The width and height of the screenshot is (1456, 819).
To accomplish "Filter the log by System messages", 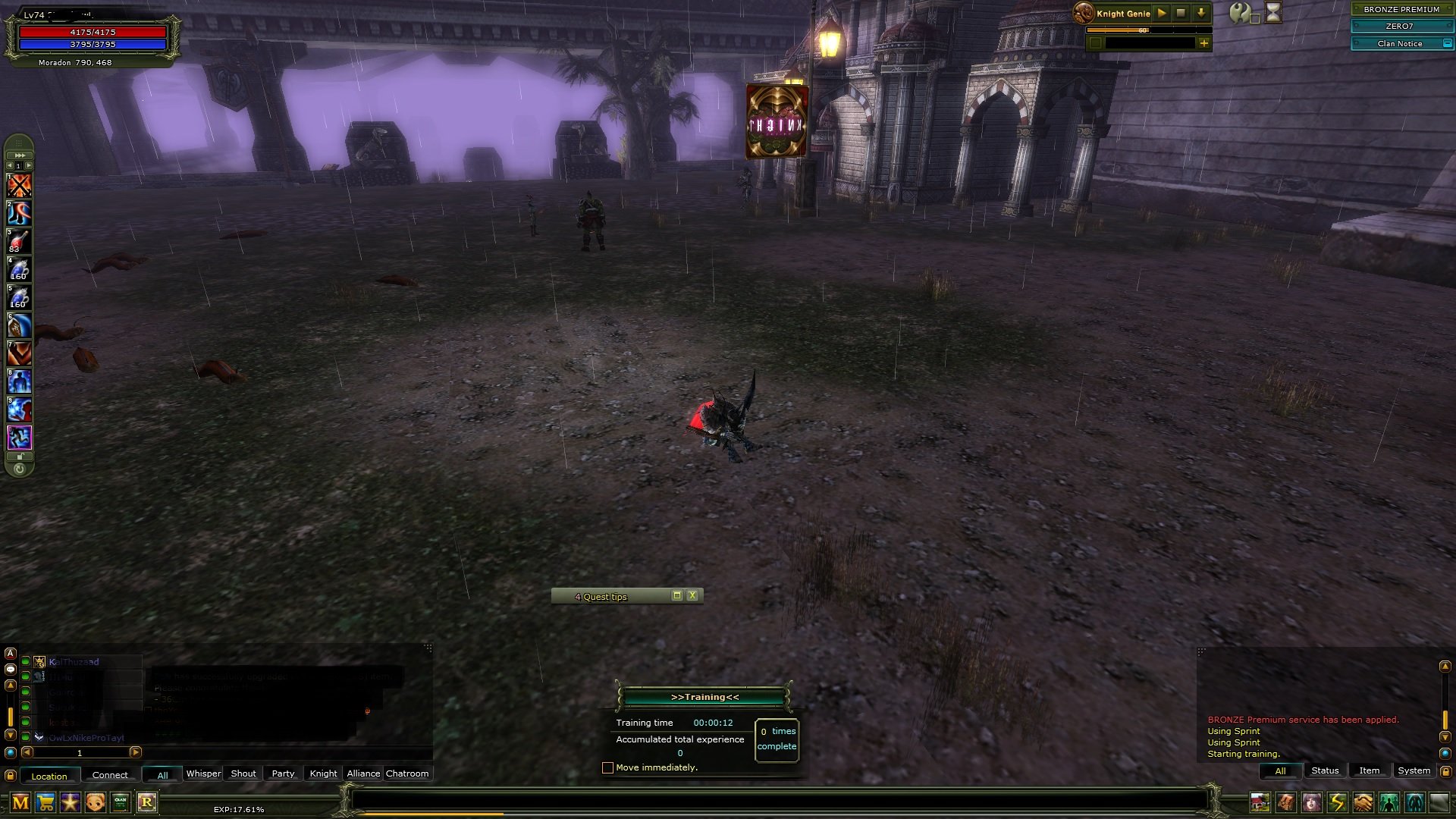I will pyautogui.click(x=1414, y=770).
